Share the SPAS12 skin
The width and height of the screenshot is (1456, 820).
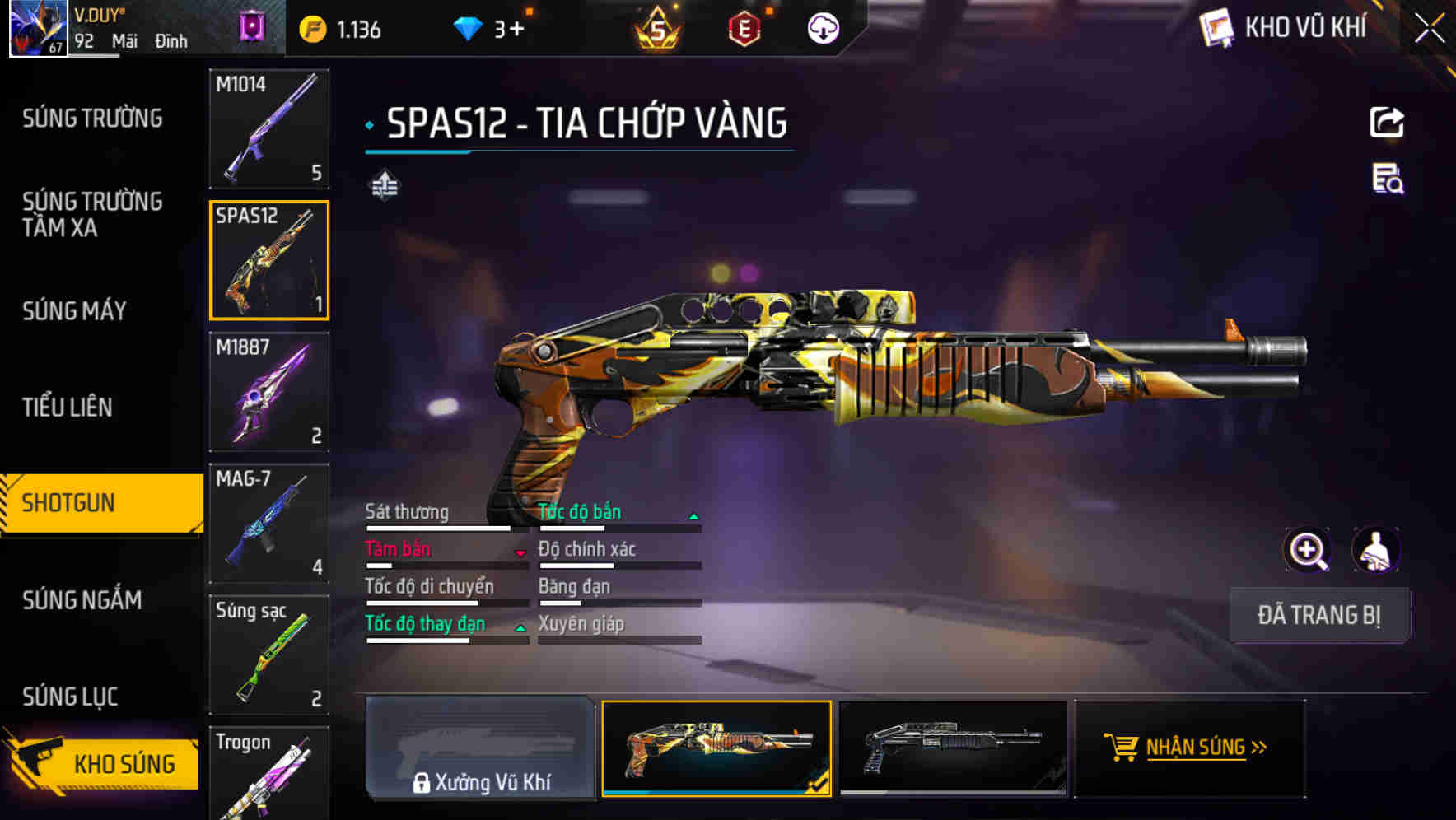(x=1387, y=123)
